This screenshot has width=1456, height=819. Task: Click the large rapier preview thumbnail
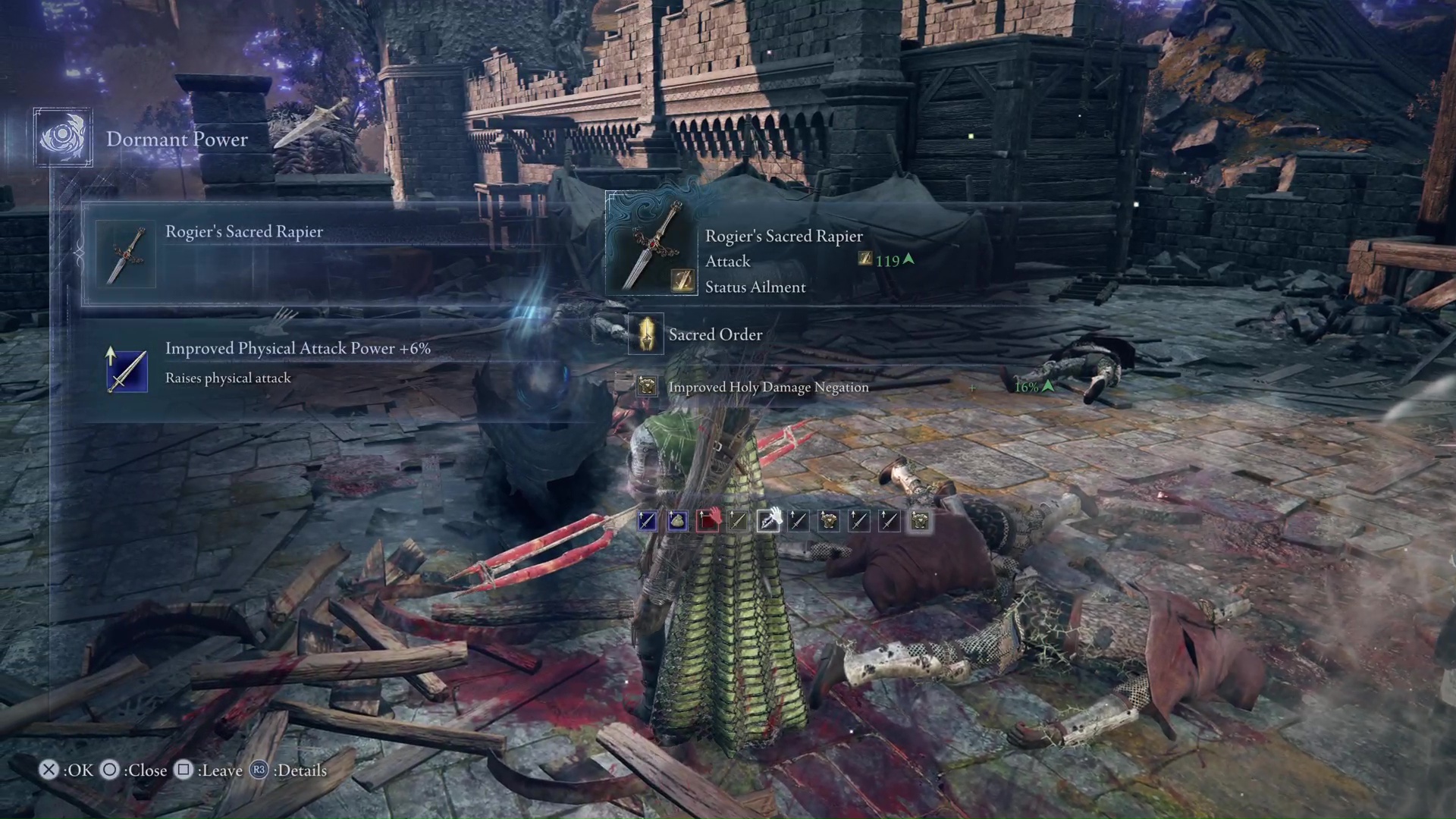click(652, 244)
